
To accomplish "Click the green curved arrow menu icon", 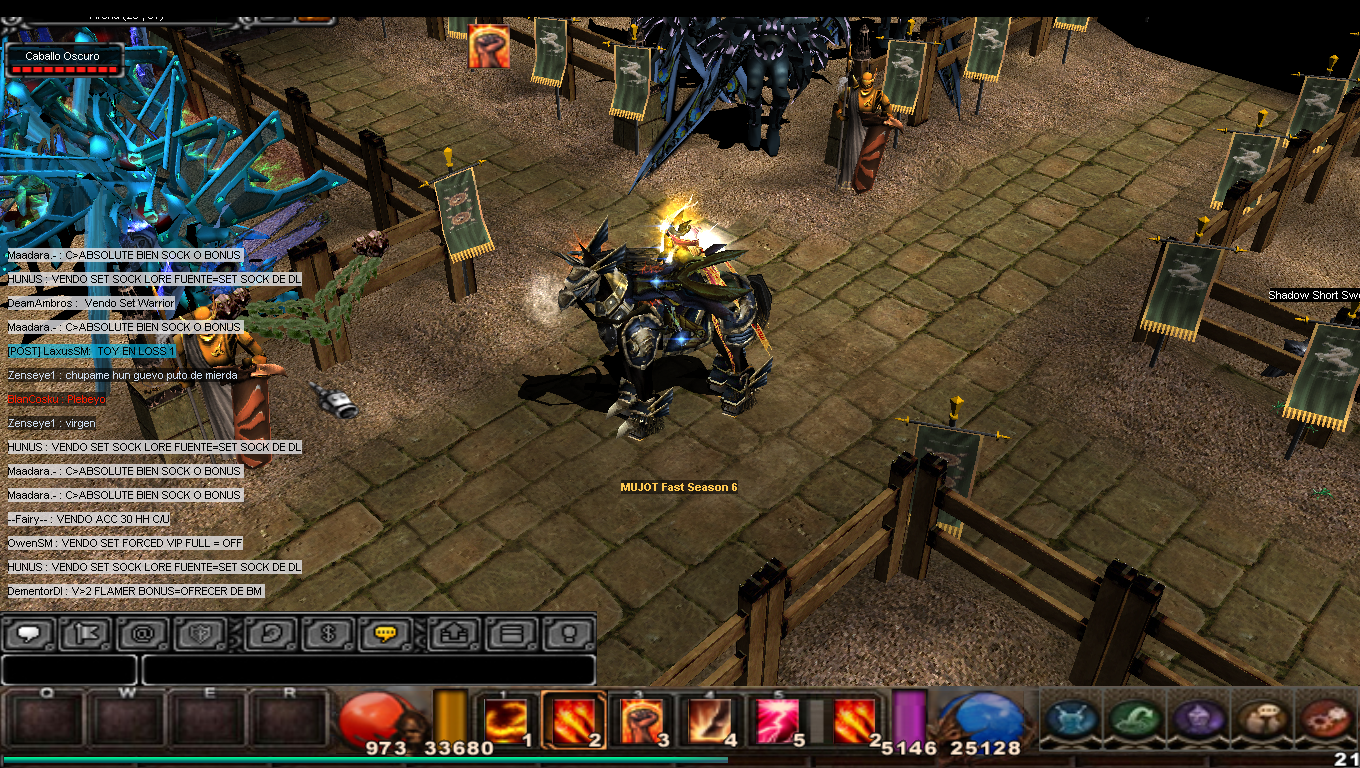I will click(x=1135, y=718).
